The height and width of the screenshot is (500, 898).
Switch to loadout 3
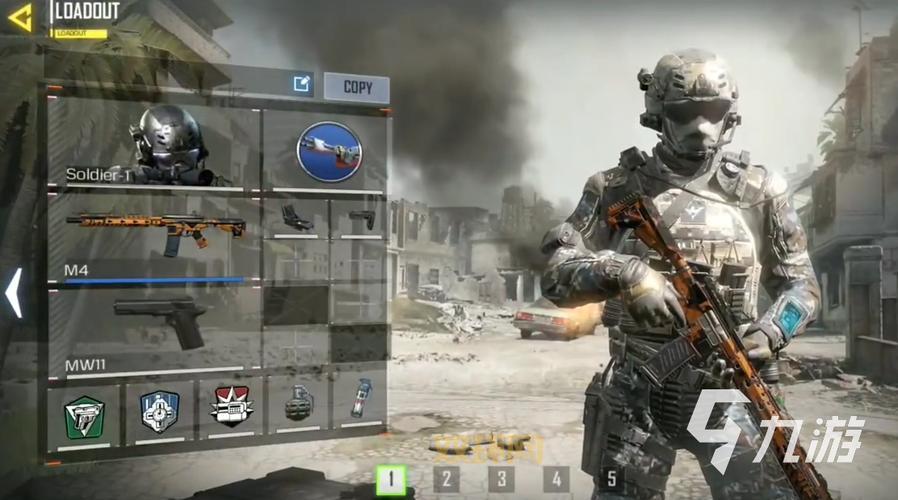coord(501,480)
